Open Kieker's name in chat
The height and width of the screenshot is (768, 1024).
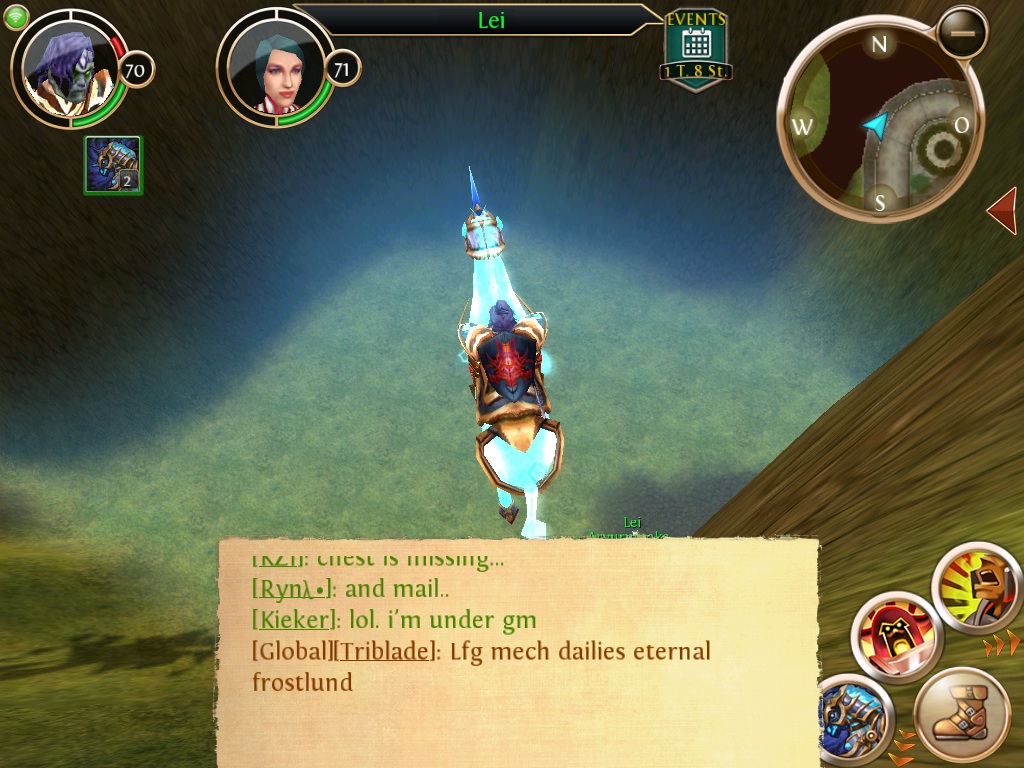point(293,621)
